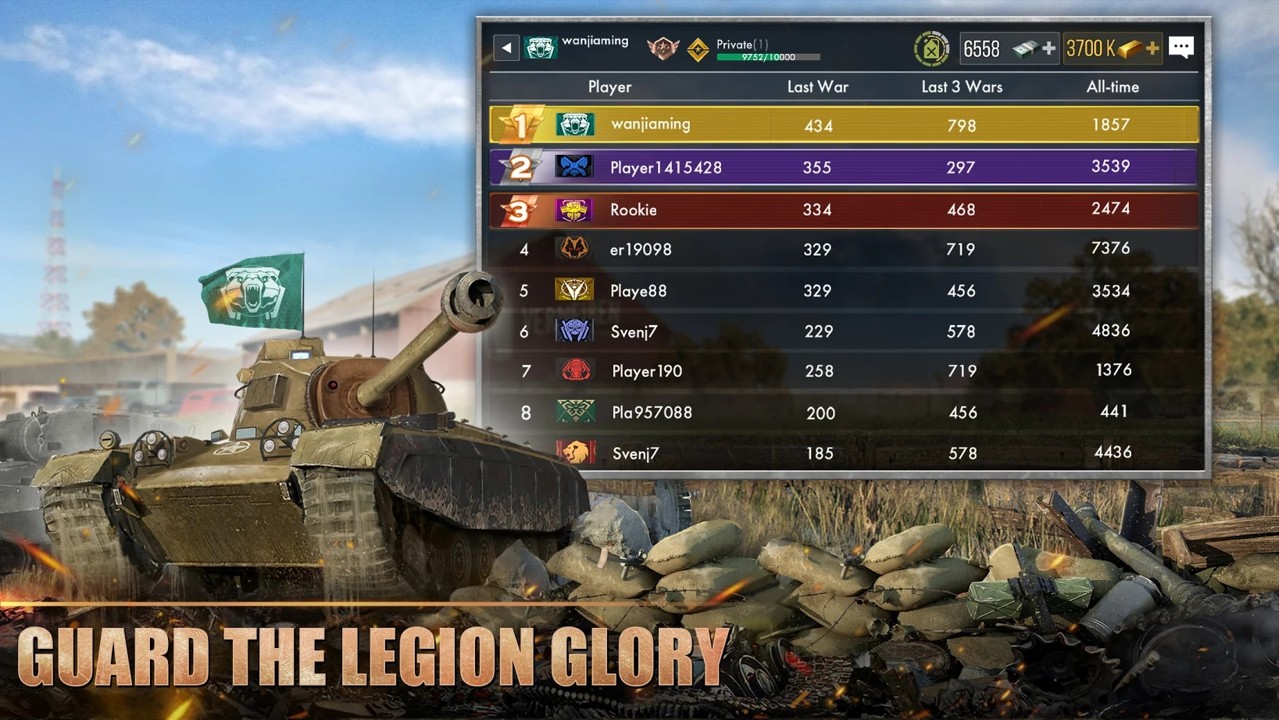Add more cash with the plus button
Image resolution: width=1279 pixels, height=720 pixels.
tap(1048, 48)
